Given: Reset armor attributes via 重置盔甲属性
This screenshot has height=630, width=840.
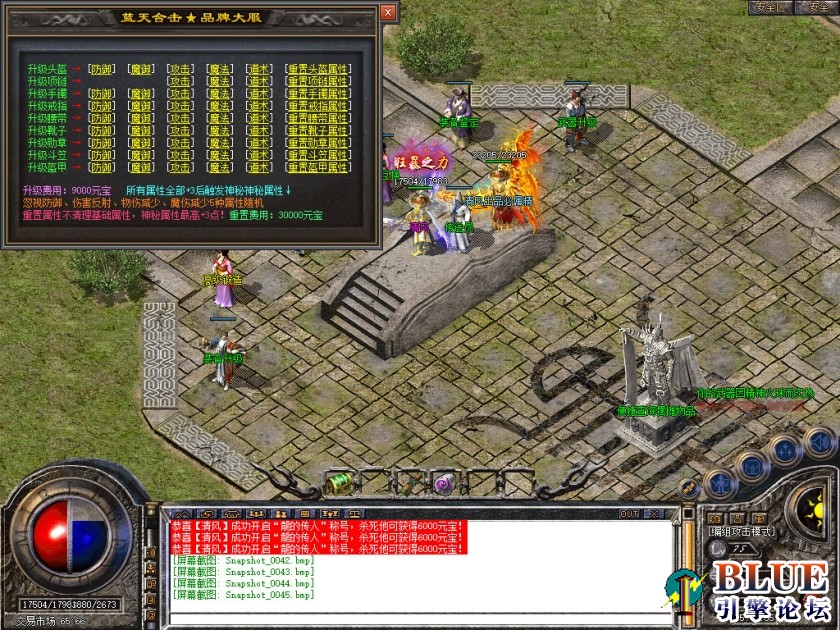Looking at the screenshot, I should coord(317,166).
